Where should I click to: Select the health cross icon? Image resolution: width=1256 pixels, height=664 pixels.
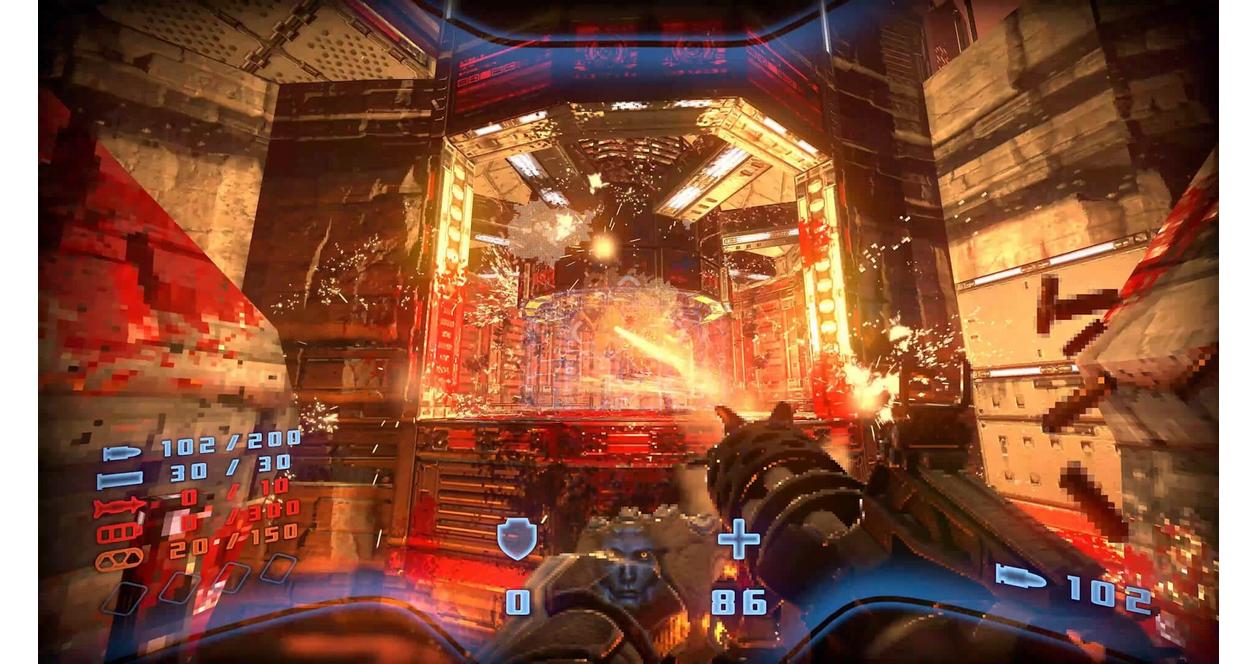point(739,540)
